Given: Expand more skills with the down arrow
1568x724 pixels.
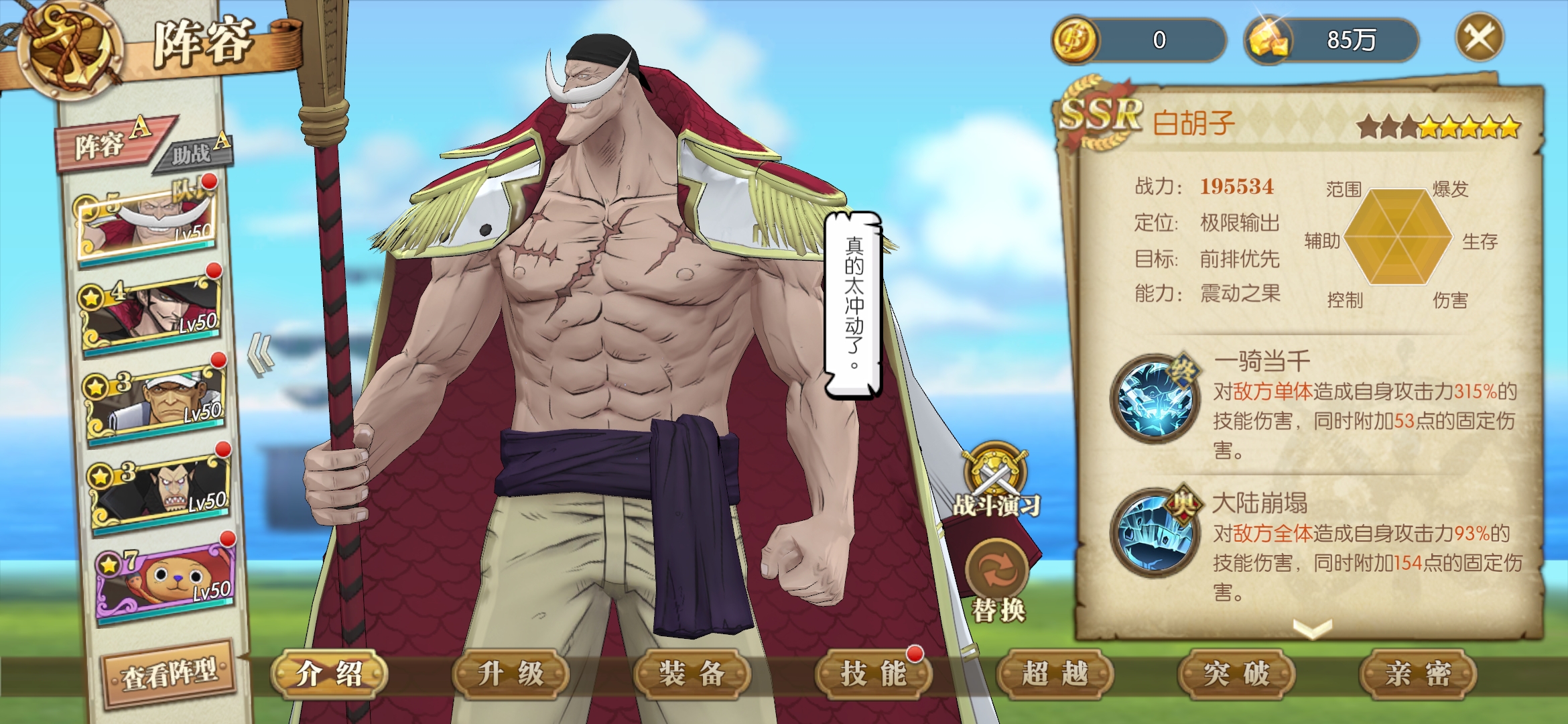Looking at the screenshot, I should [x=1312, y=628].
